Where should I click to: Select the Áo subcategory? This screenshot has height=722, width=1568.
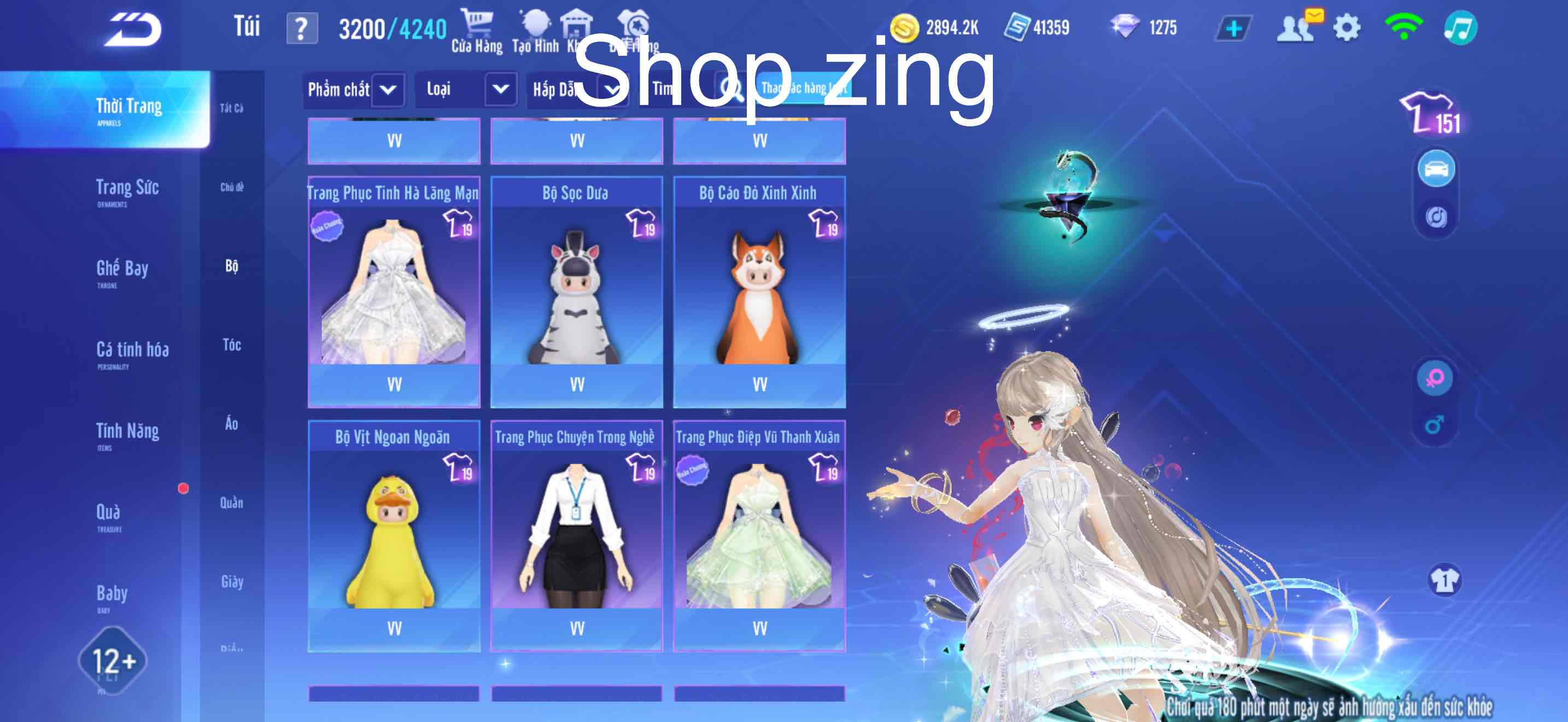[232, 424]
